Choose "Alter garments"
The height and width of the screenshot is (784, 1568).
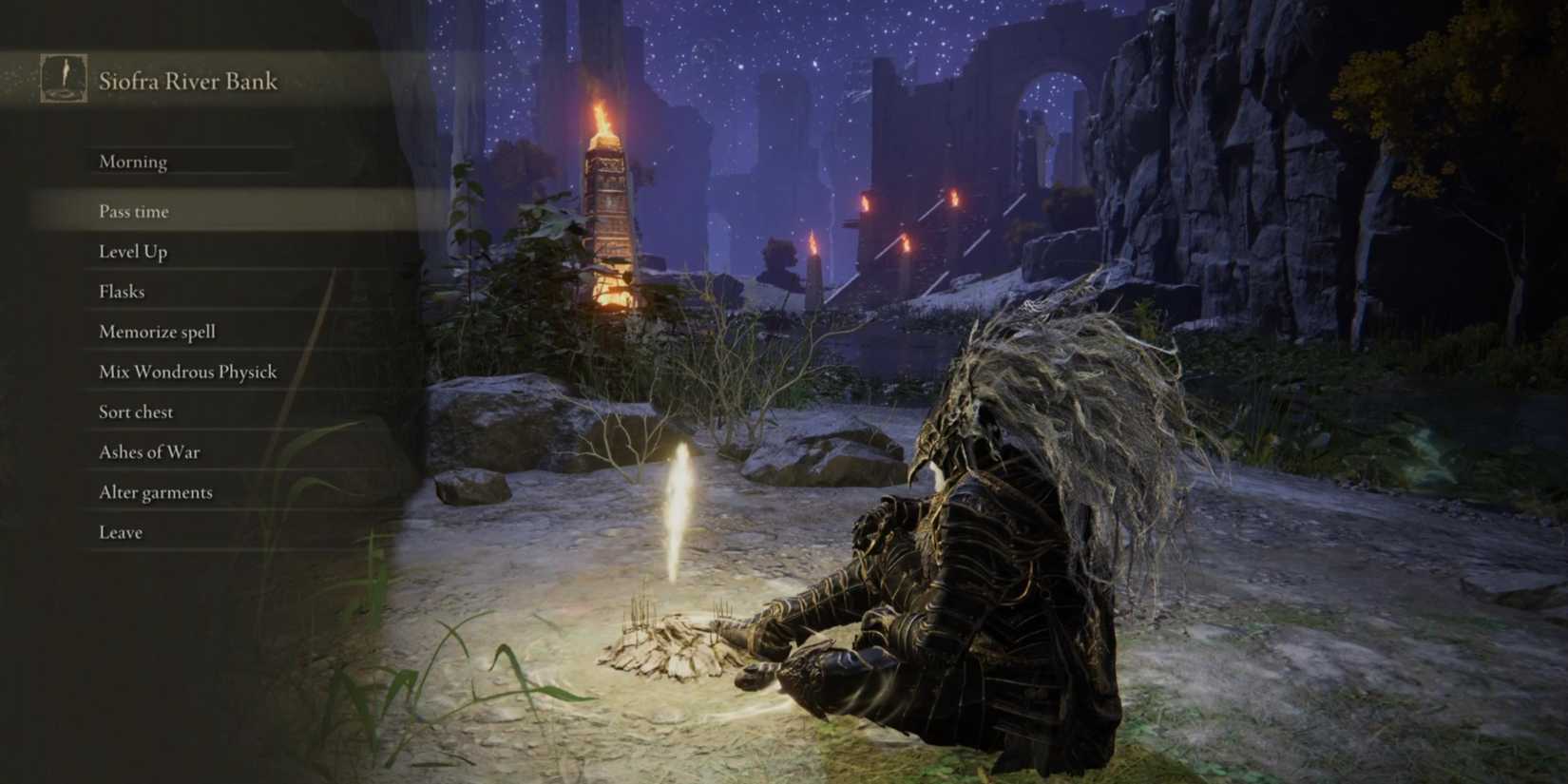(x=155, y=492)
